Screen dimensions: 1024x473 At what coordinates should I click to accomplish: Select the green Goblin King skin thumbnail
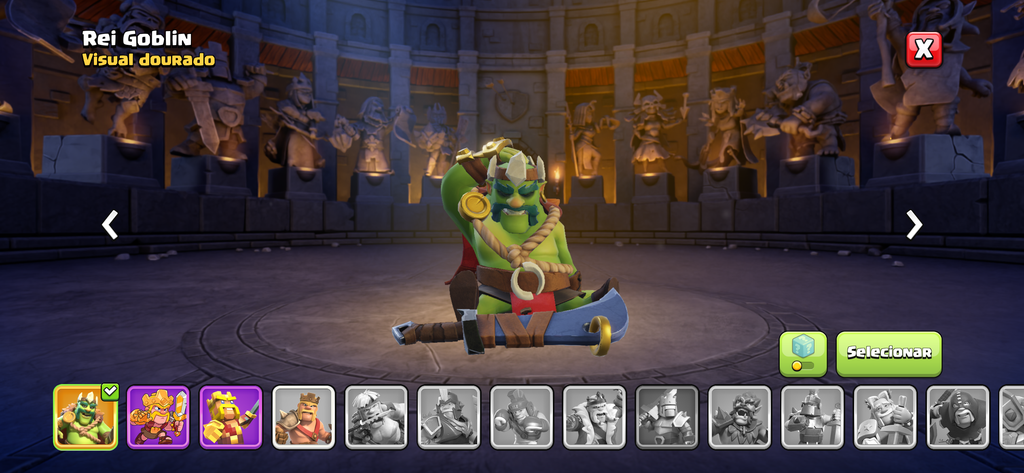pos(85,416)
